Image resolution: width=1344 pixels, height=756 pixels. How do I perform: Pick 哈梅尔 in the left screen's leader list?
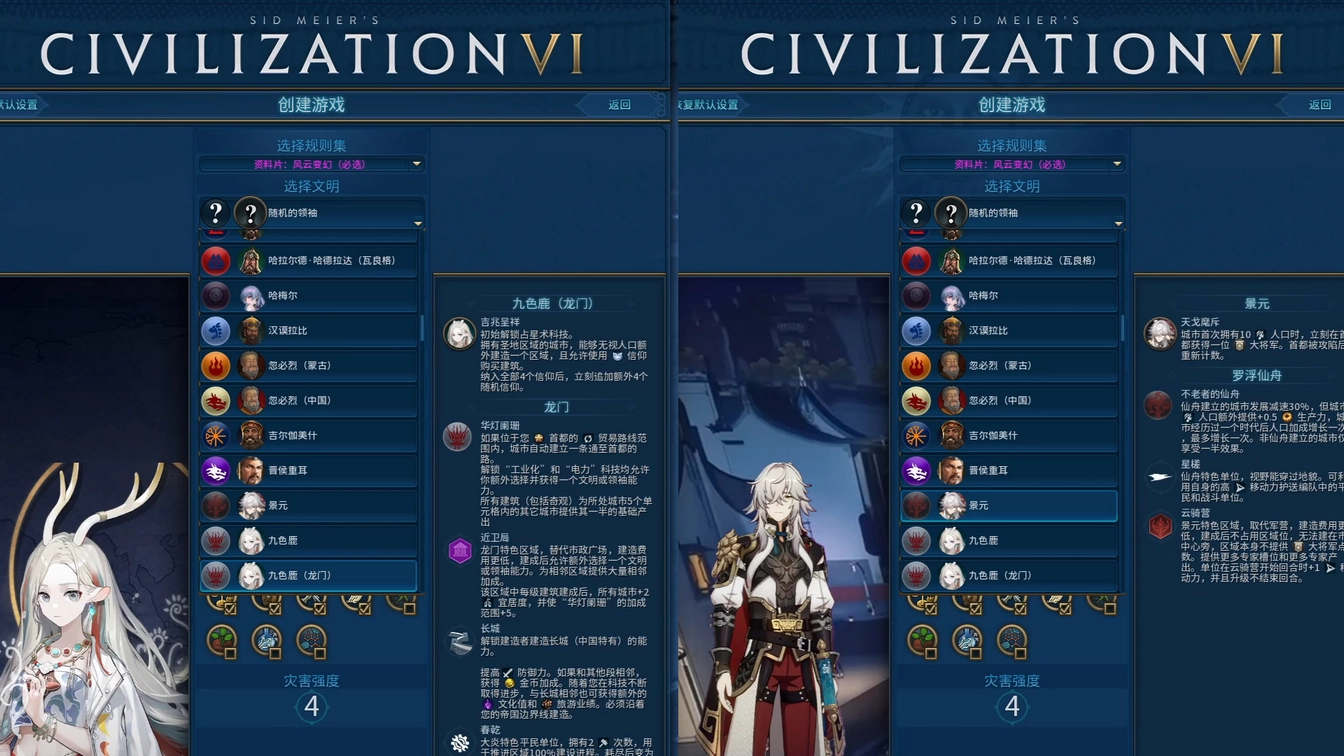(x=309, y=295)
